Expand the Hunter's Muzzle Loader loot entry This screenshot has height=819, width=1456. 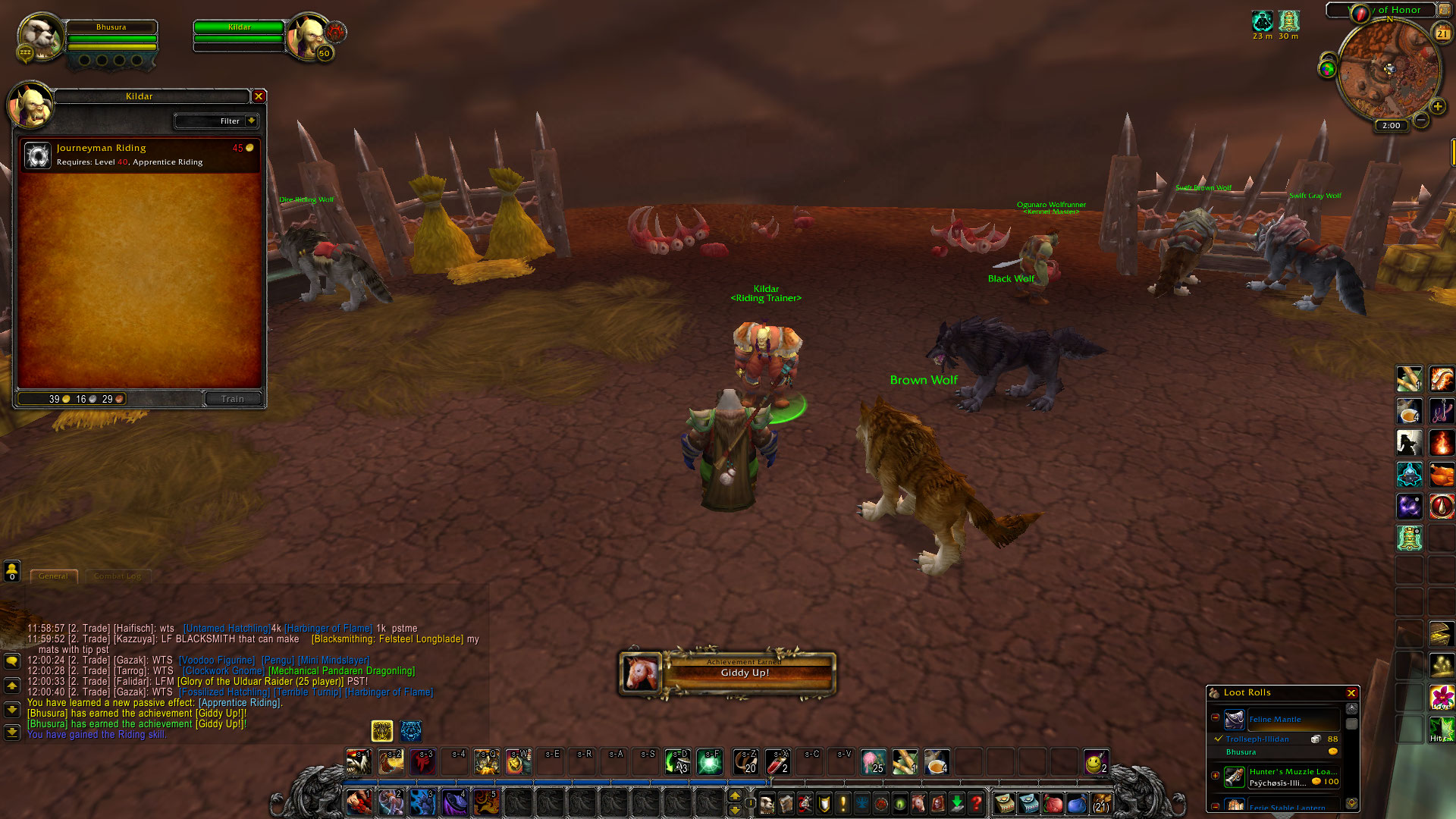tap(1216, 775)
